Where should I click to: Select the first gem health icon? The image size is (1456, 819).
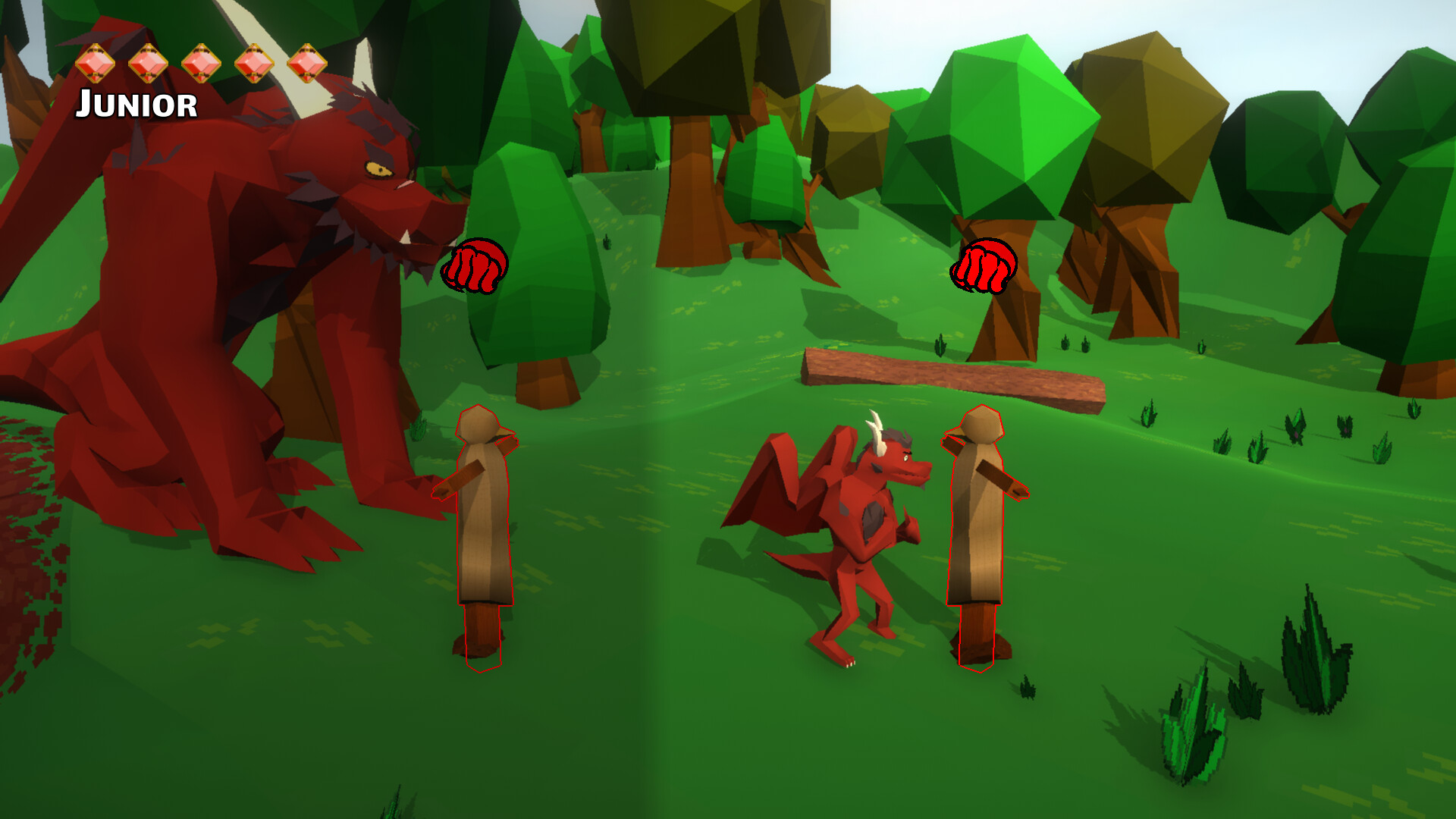[95, 65]
